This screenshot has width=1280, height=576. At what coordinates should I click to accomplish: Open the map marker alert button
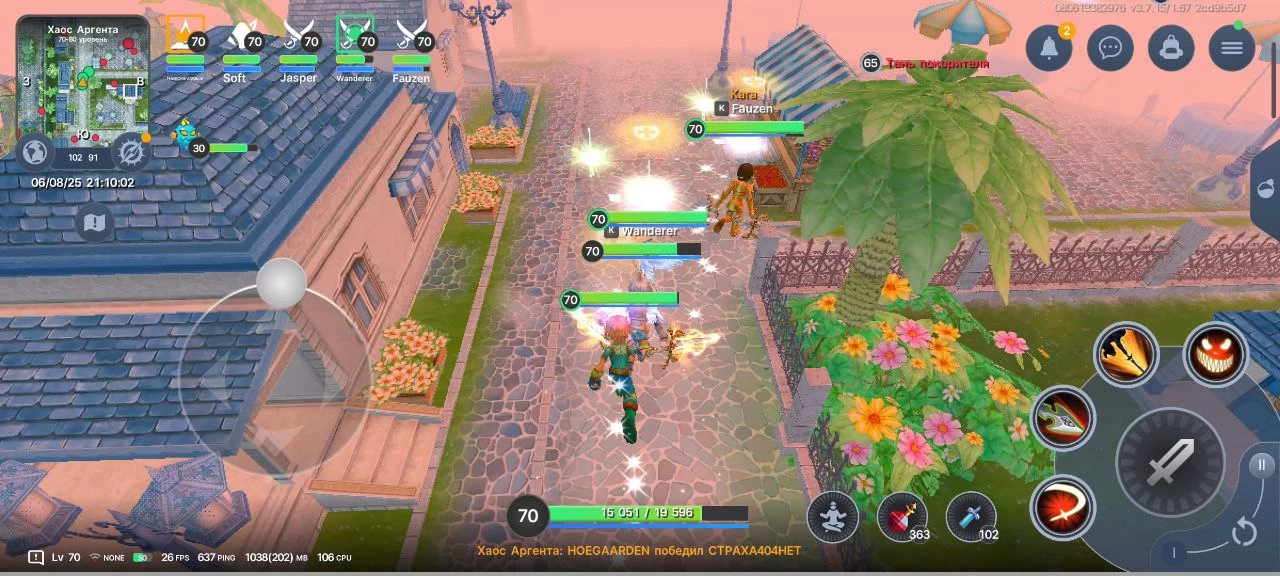click(94, 223)
